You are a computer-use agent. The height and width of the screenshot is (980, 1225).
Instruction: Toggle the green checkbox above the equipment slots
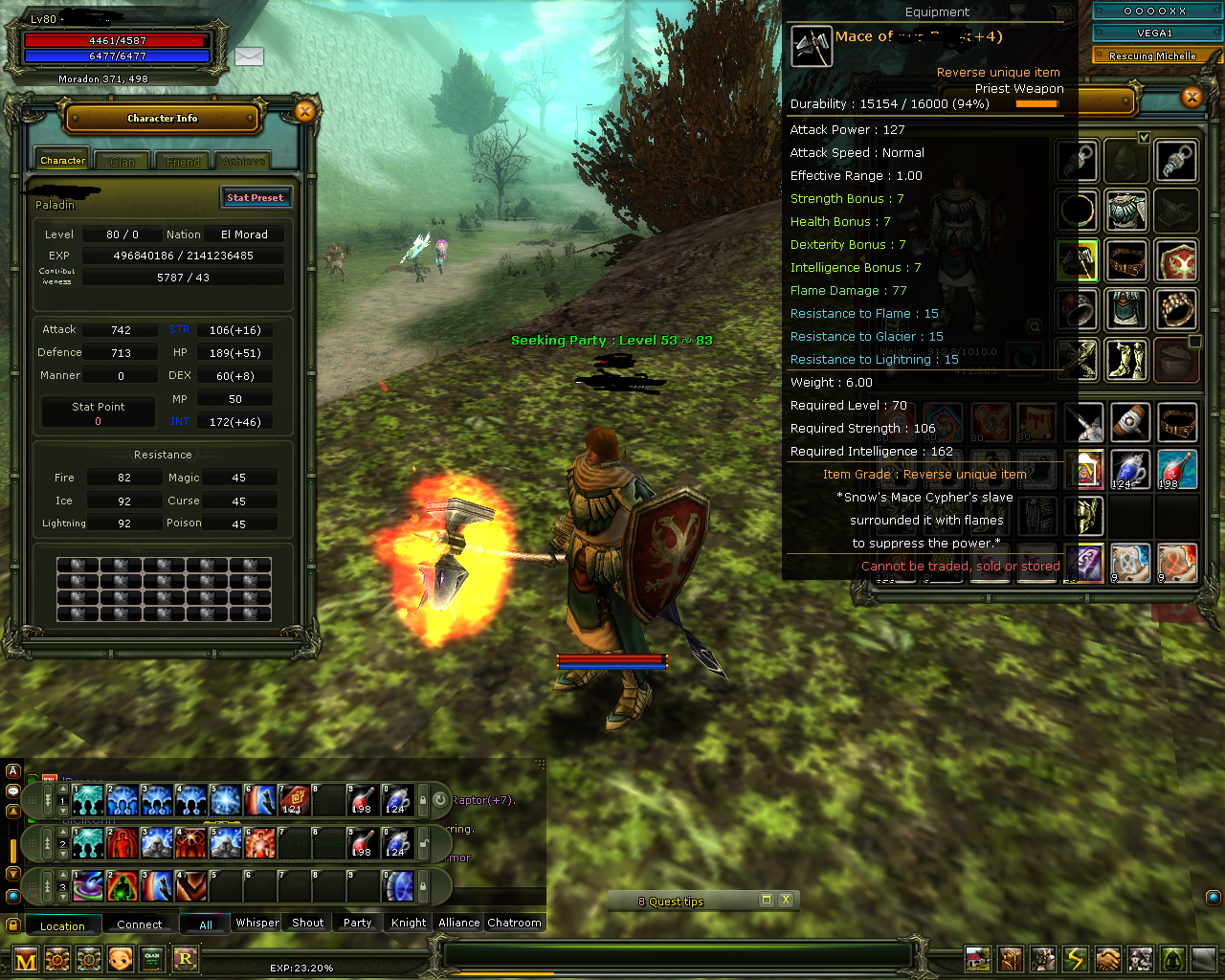[1145, 137]
